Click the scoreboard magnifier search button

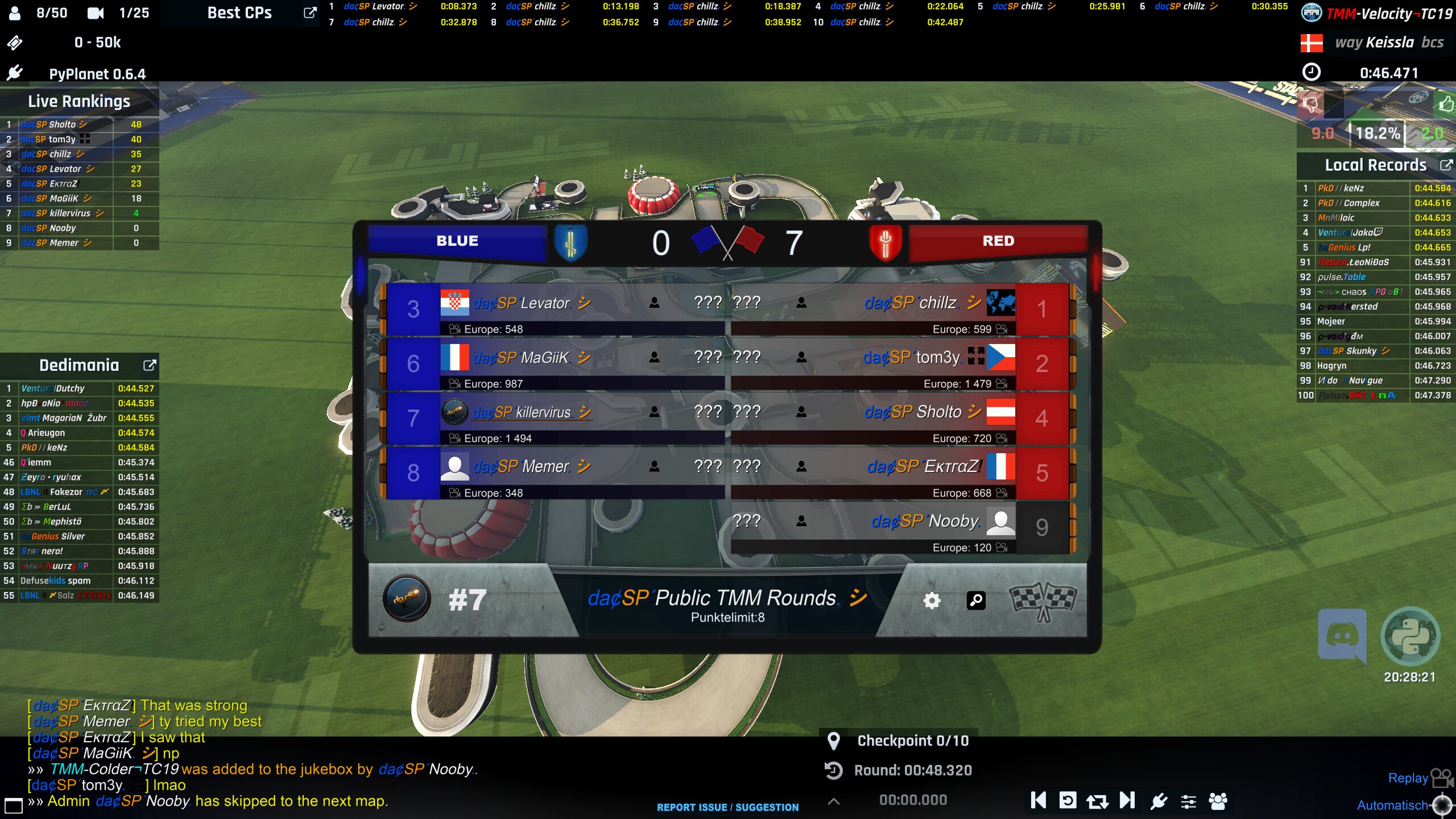[976, 601]
